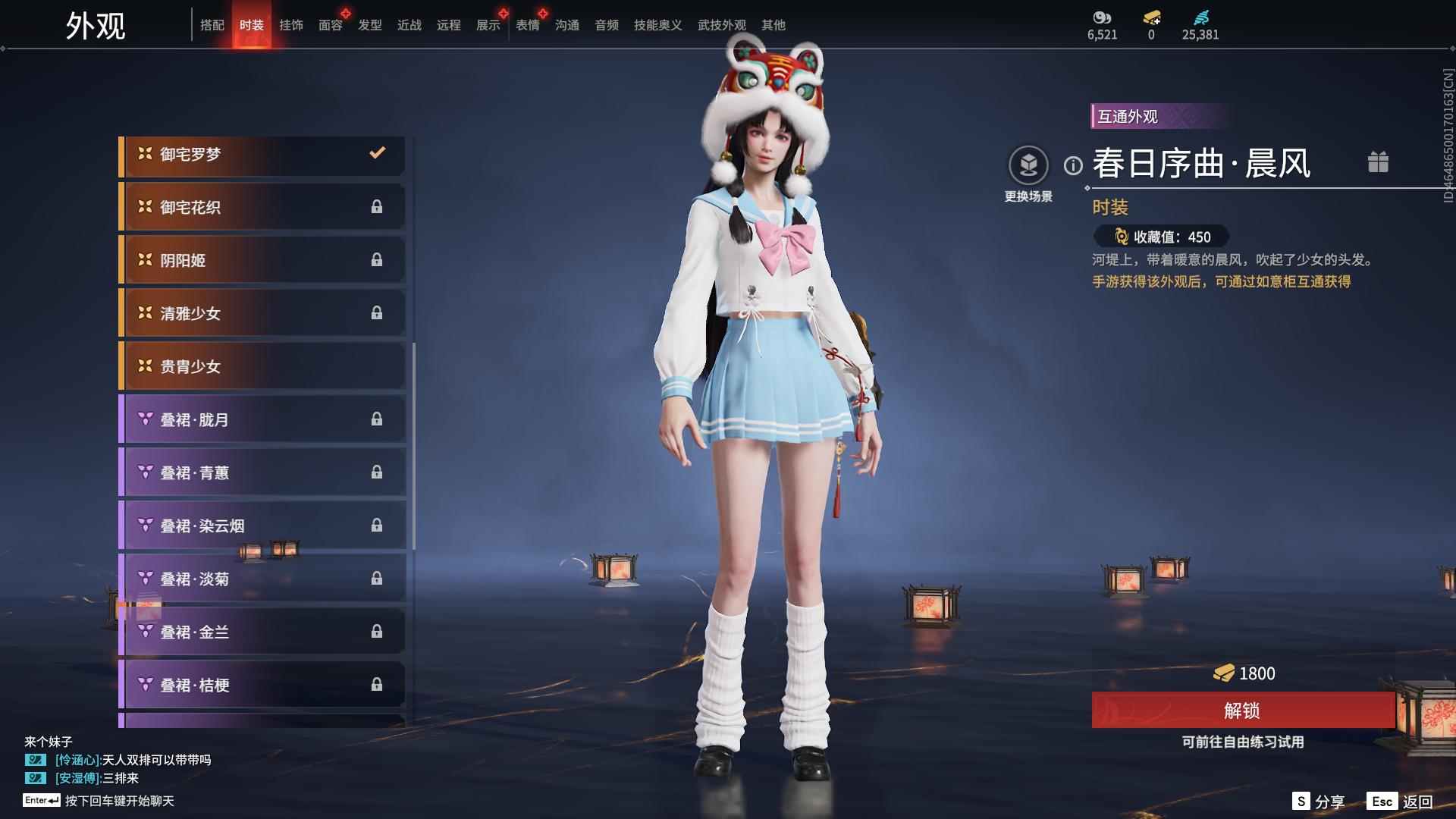This screenshot has height=819, width=1456.
Task: Switch to the 发型 hairstyle tab
Action: pyautogui.click(x=369, y=25)
